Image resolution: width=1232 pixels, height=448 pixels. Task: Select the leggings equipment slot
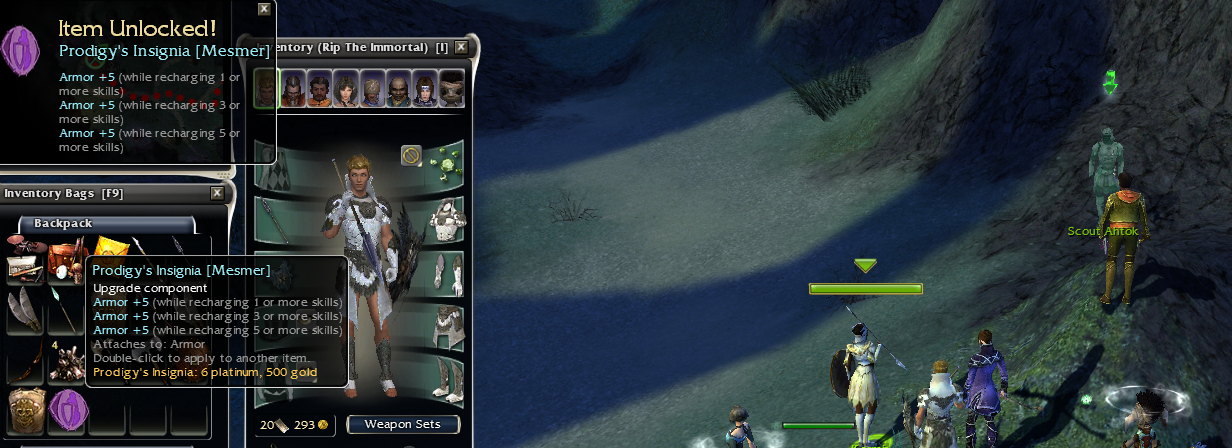click(x=446, y=324)
